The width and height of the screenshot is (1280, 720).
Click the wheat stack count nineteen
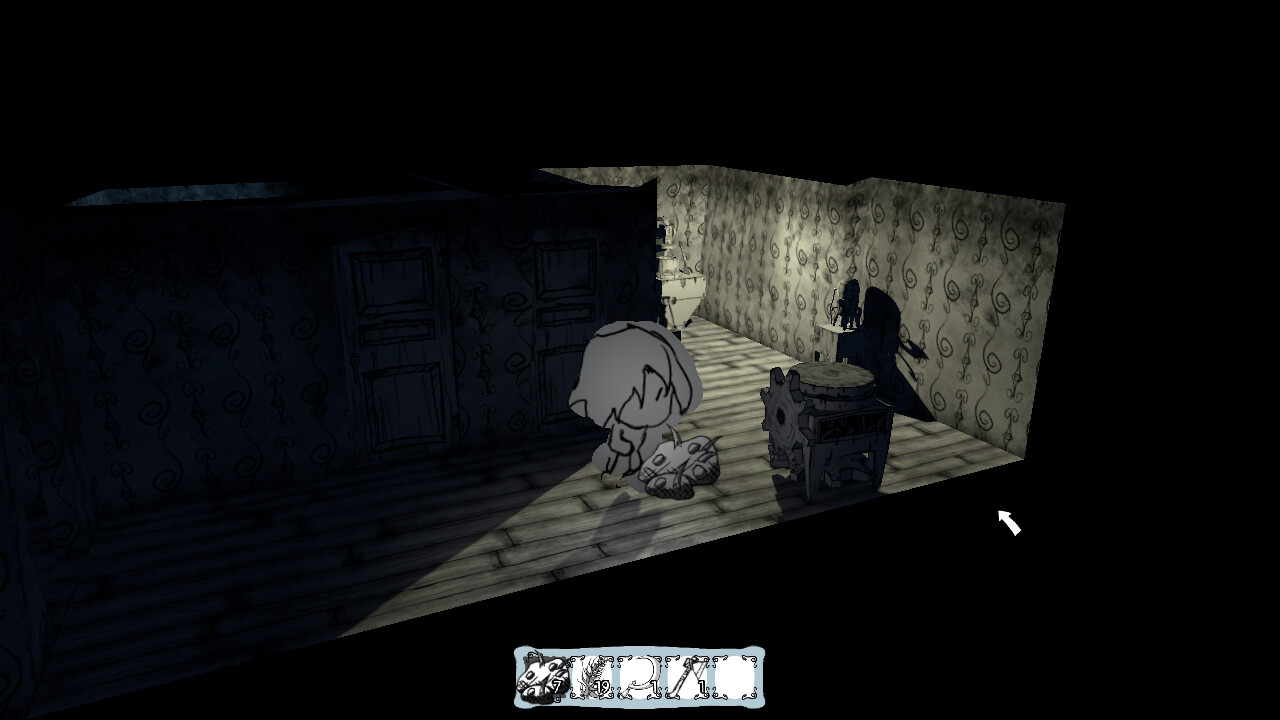click(x=602, y=685)
